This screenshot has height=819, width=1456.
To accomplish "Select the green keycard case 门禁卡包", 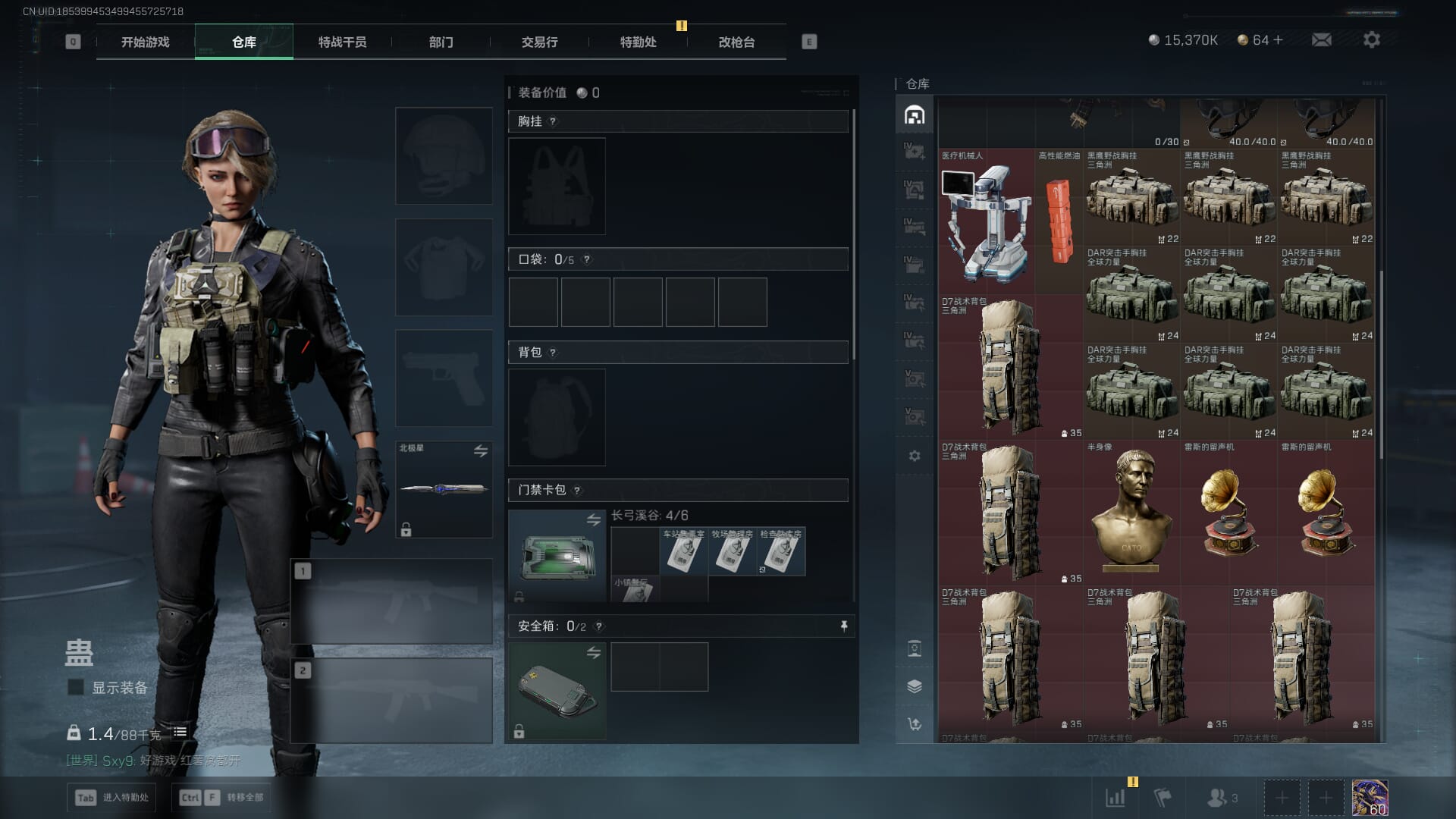I will tap(557, 556).
